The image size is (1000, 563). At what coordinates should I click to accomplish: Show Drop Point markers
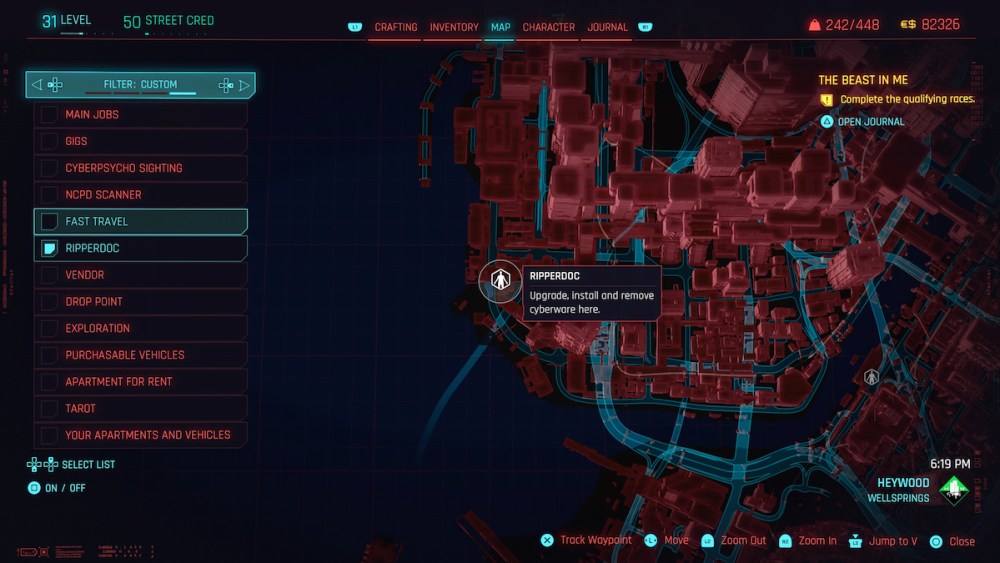coord(49,302)
